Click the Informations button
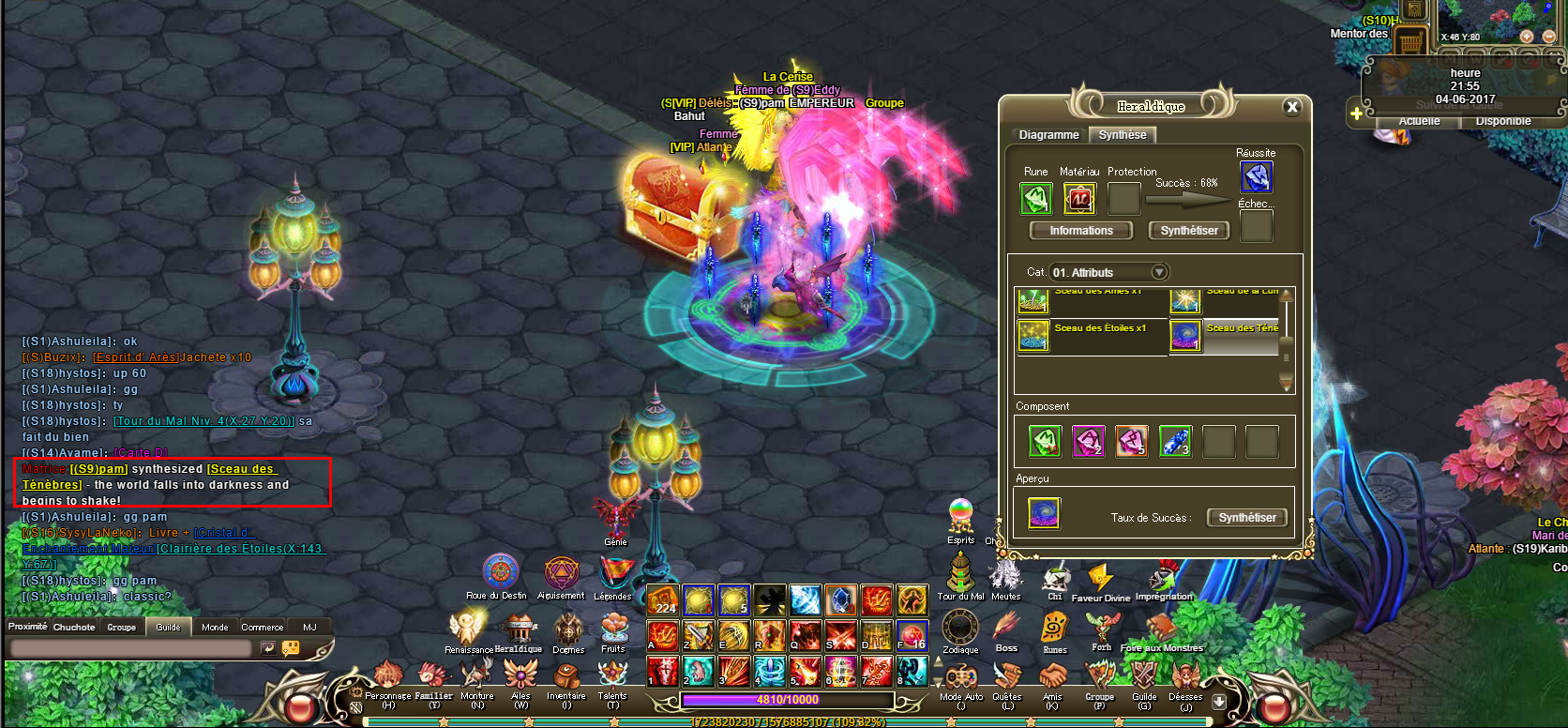This screenshot has height=728, width=1568. click(x=1081, y=231)
